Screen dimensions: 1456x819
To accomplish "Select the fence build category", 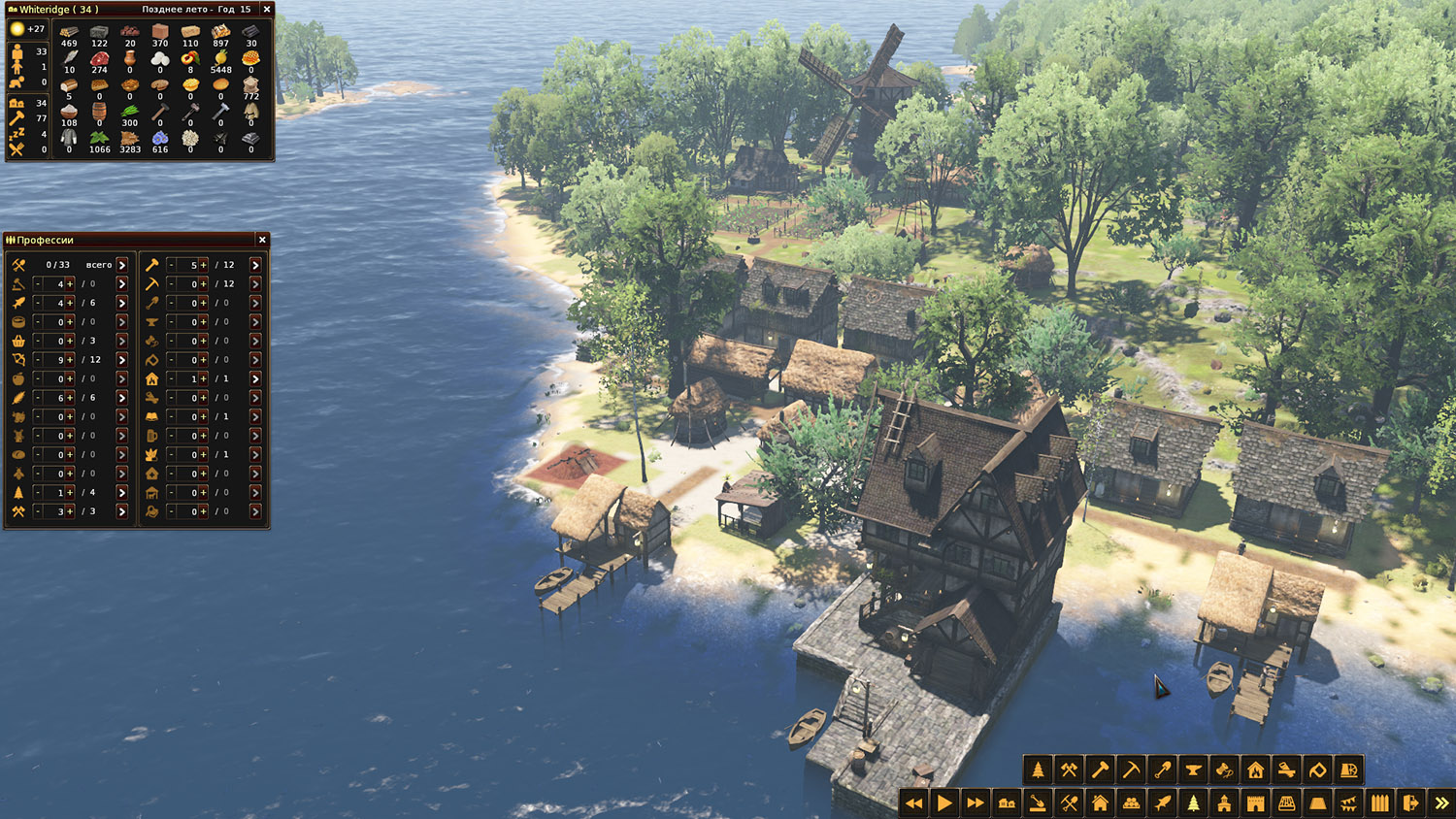I will pos(1379,803).
